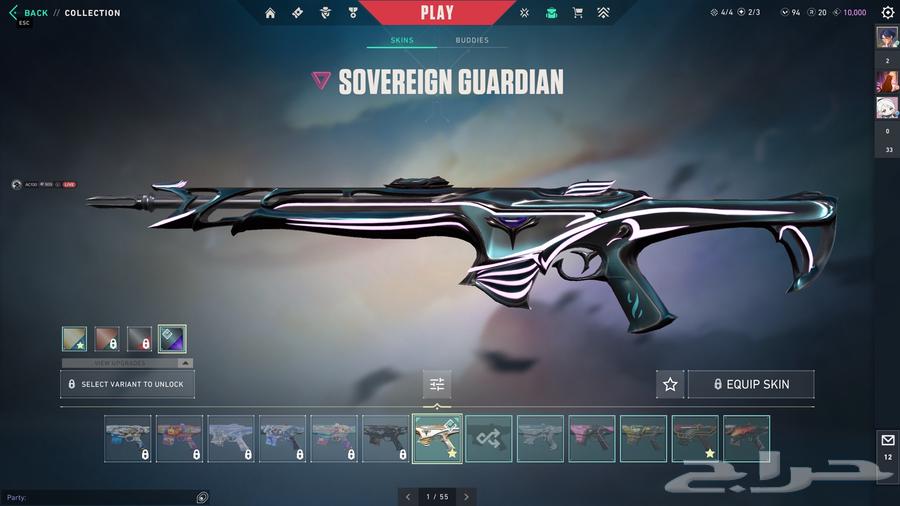The image size is (900, 506).
Task: Expand the View Upgrades panel
Action: 127,363
